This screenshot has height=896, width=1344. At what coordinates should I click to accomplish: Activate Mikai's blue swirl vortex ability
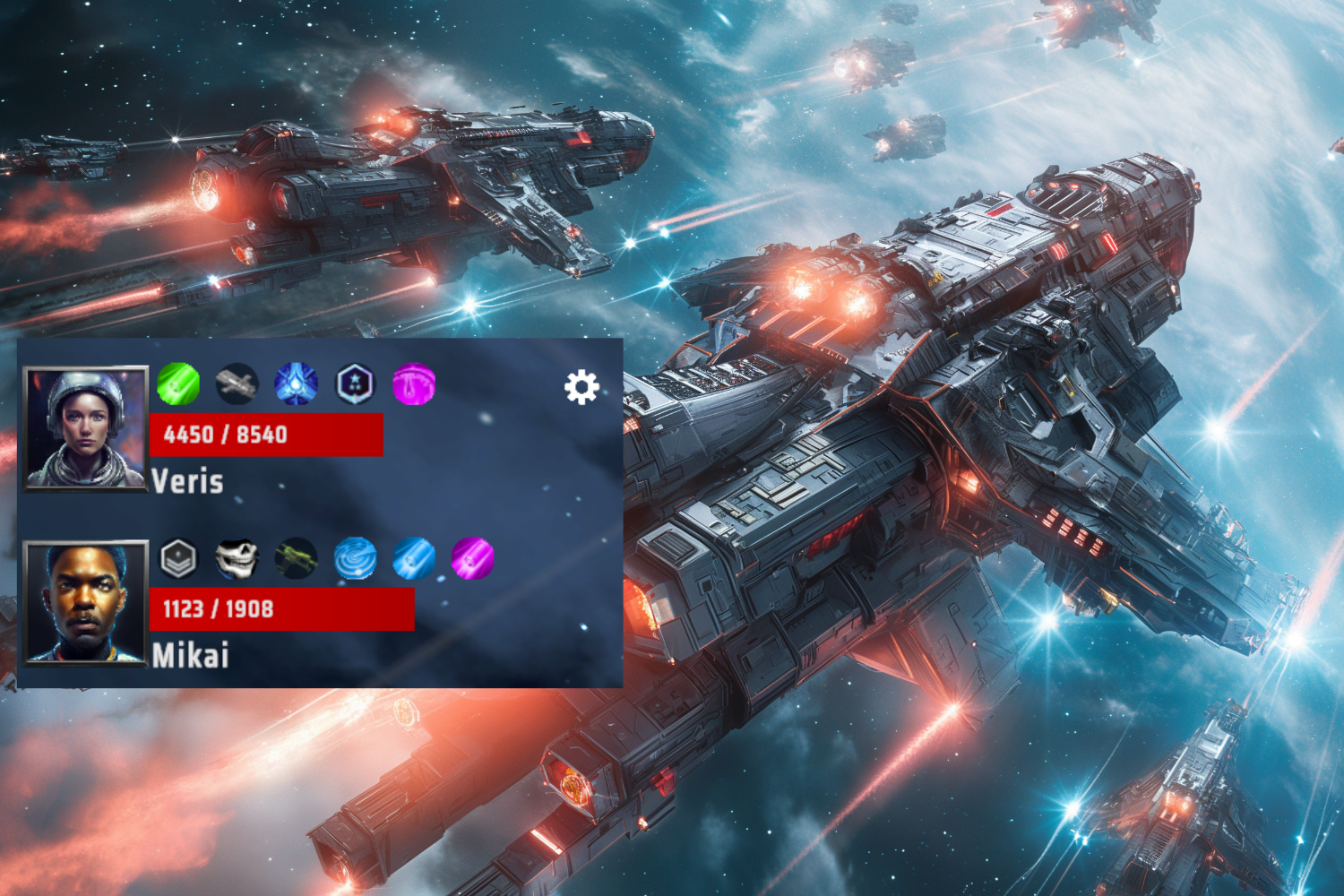(x=356, y=558)
